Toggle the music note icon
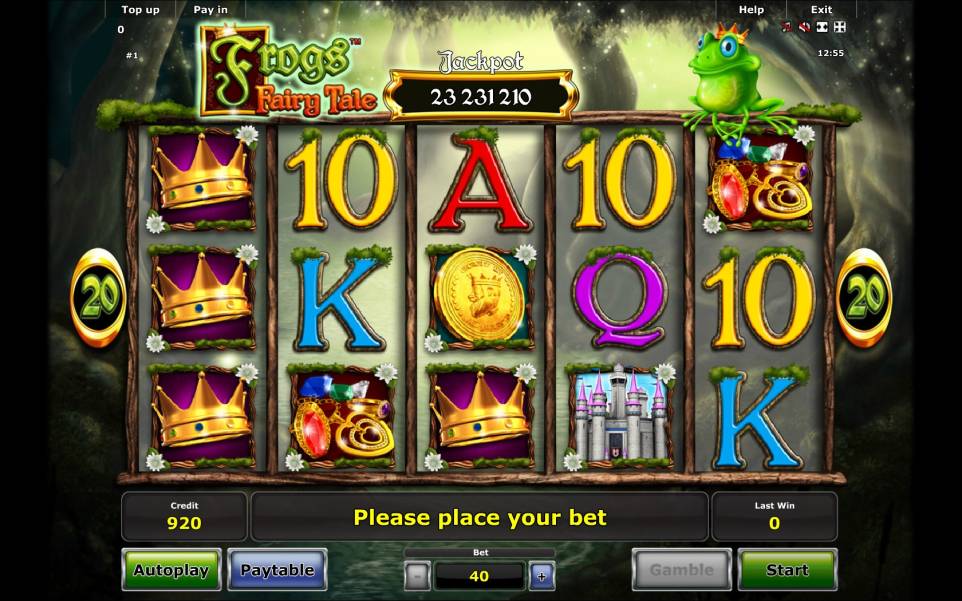 pos(787,27)
